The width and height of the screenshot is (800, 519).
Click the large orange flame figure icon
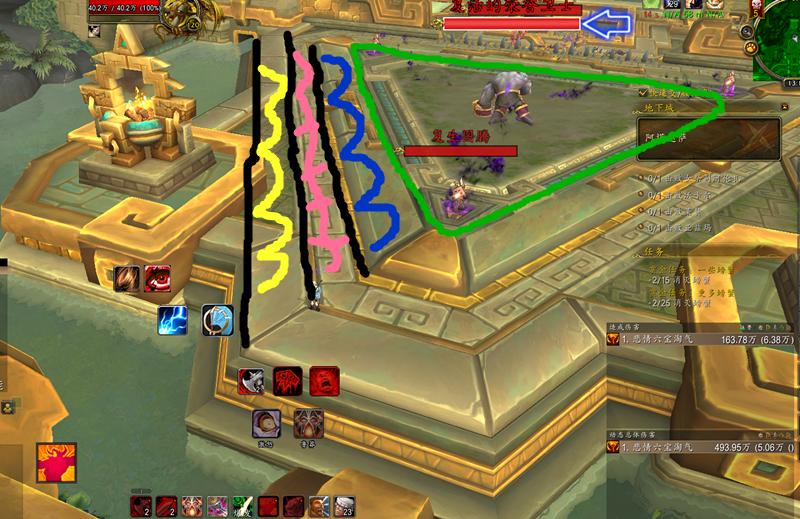pos(56,464)
